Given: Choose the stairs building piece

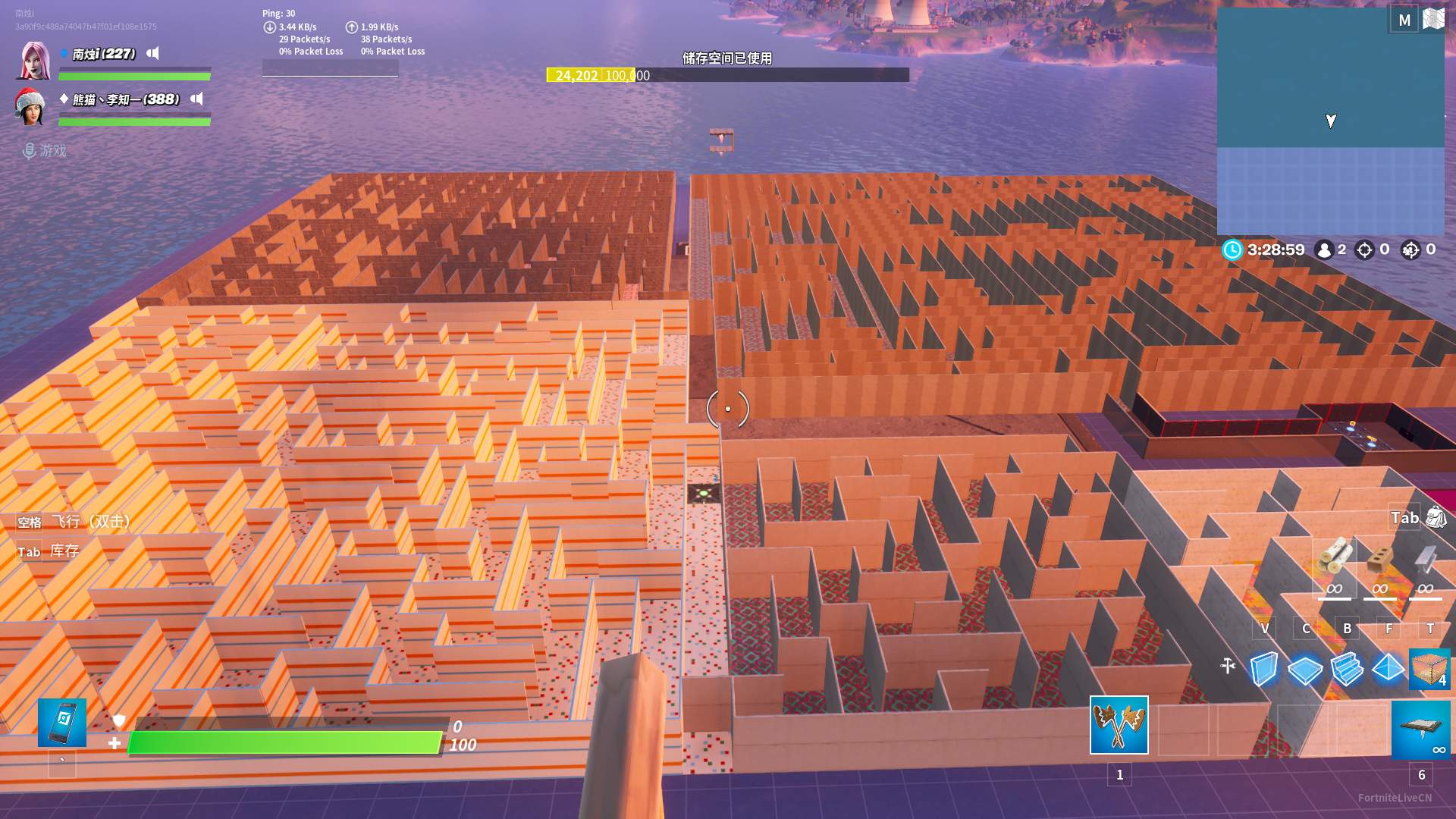Looking at the screenshot, I should [x=1347, y=669].
